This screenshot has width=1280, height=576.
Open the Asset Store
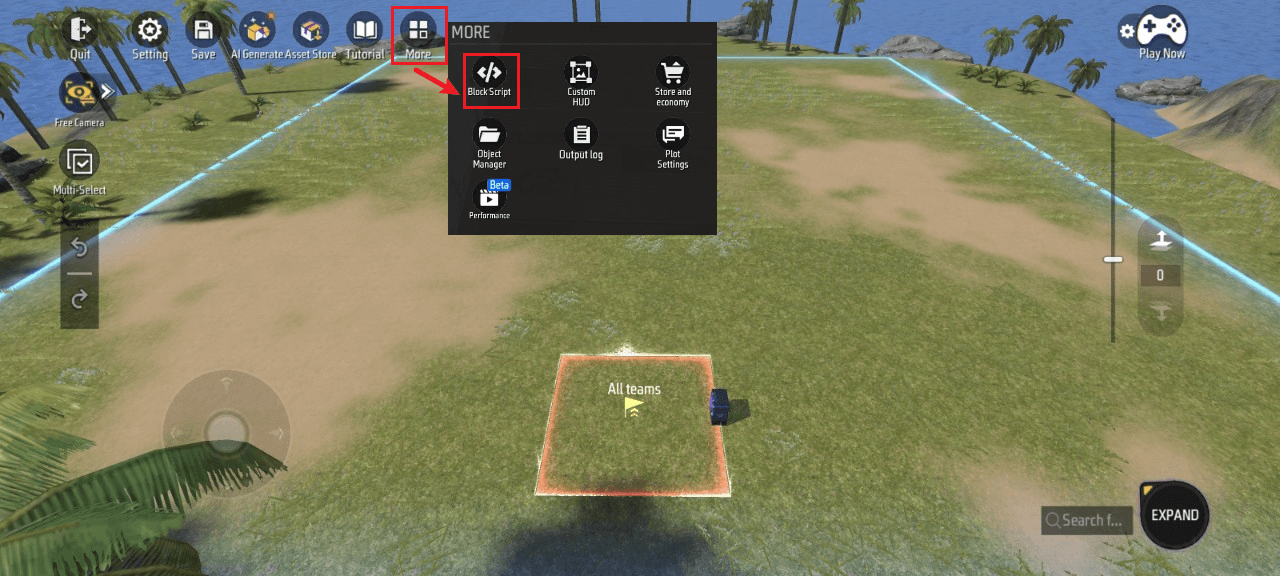click(x=311, y=34)
